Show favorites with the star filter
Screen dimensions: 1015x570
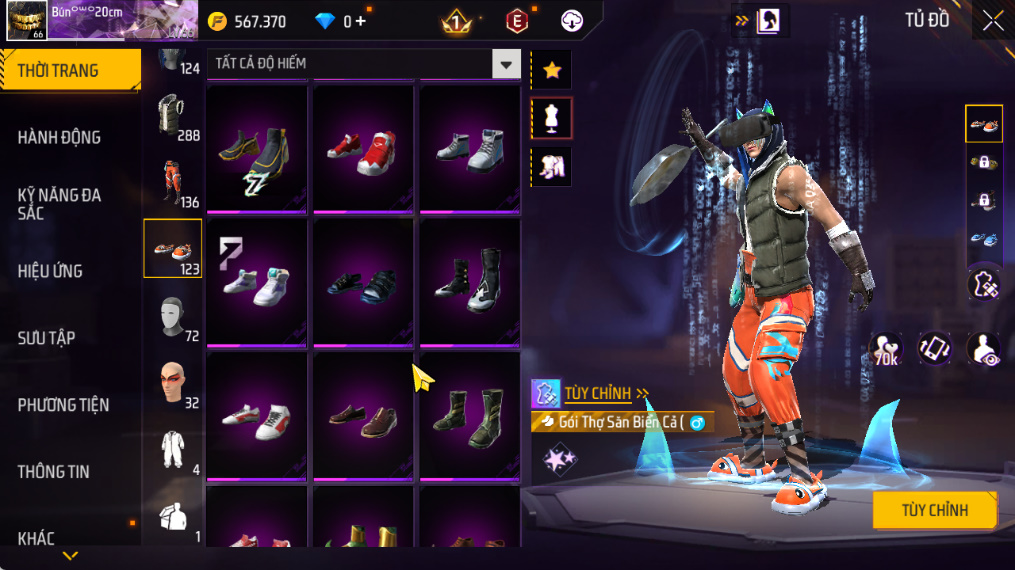point(551,70)
